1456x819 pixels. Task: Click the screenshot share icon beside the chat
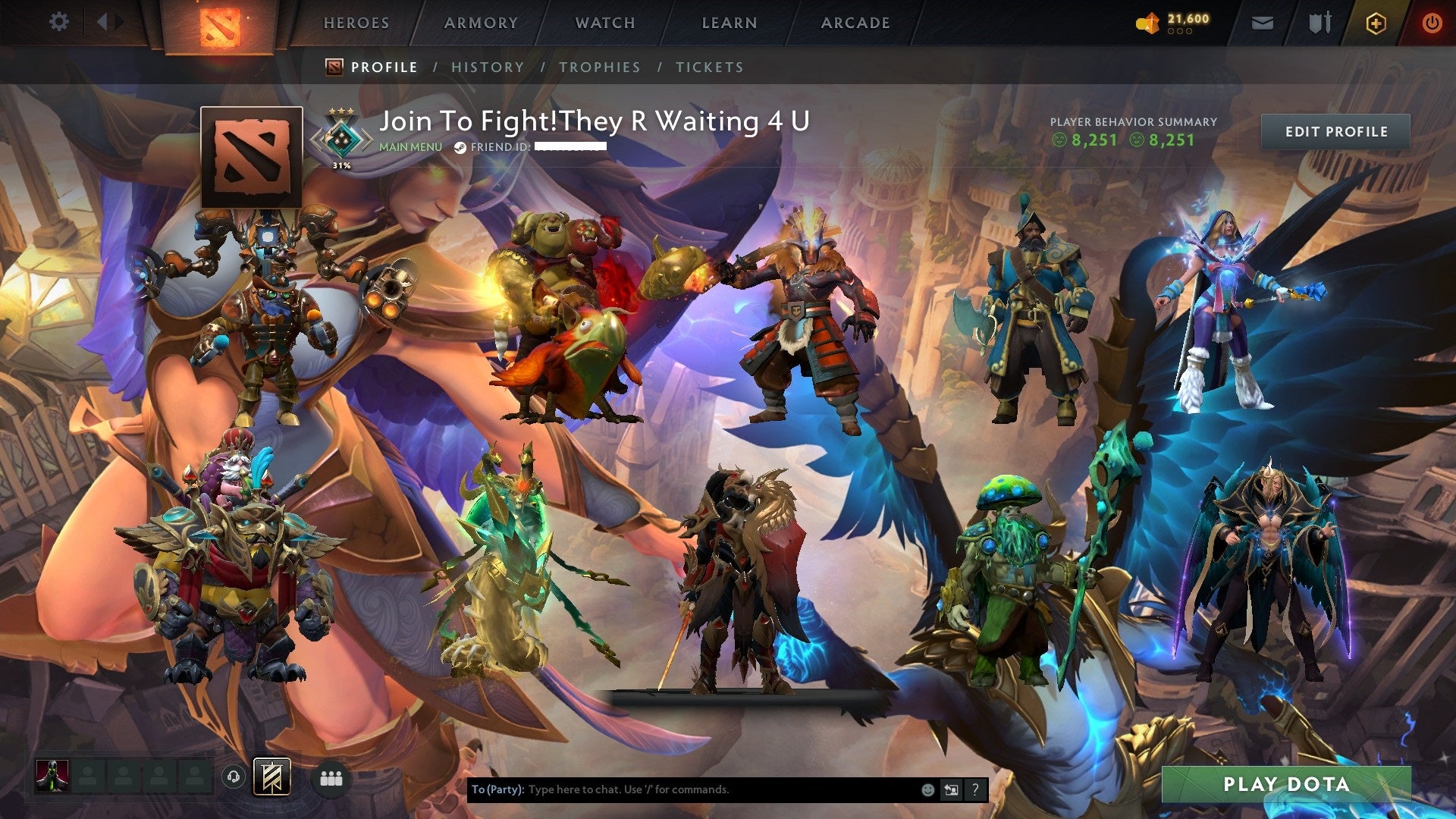[952, 789]
